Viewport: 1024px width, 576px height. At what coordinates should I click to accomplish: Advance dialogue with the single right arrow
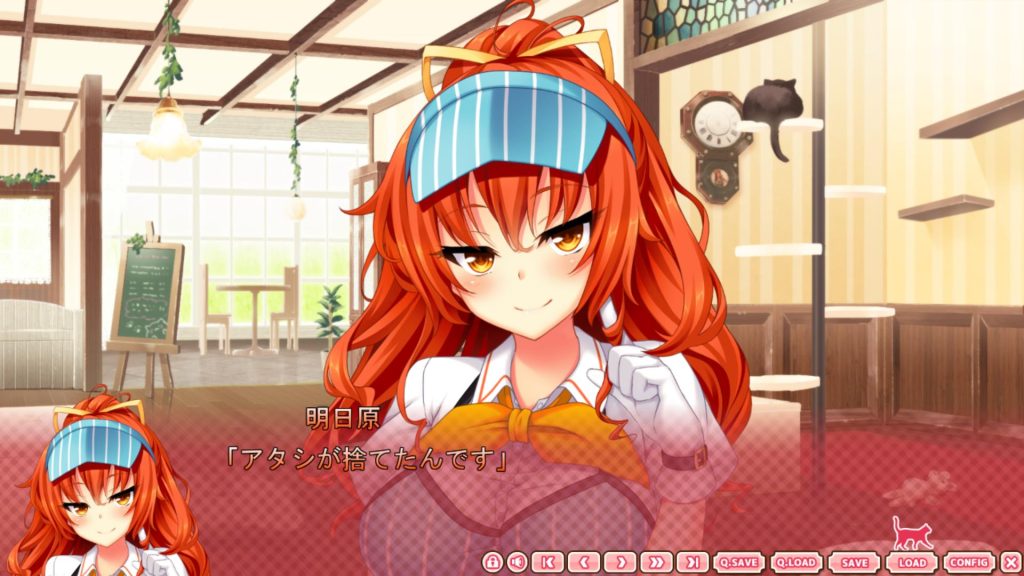click(620, 562)
